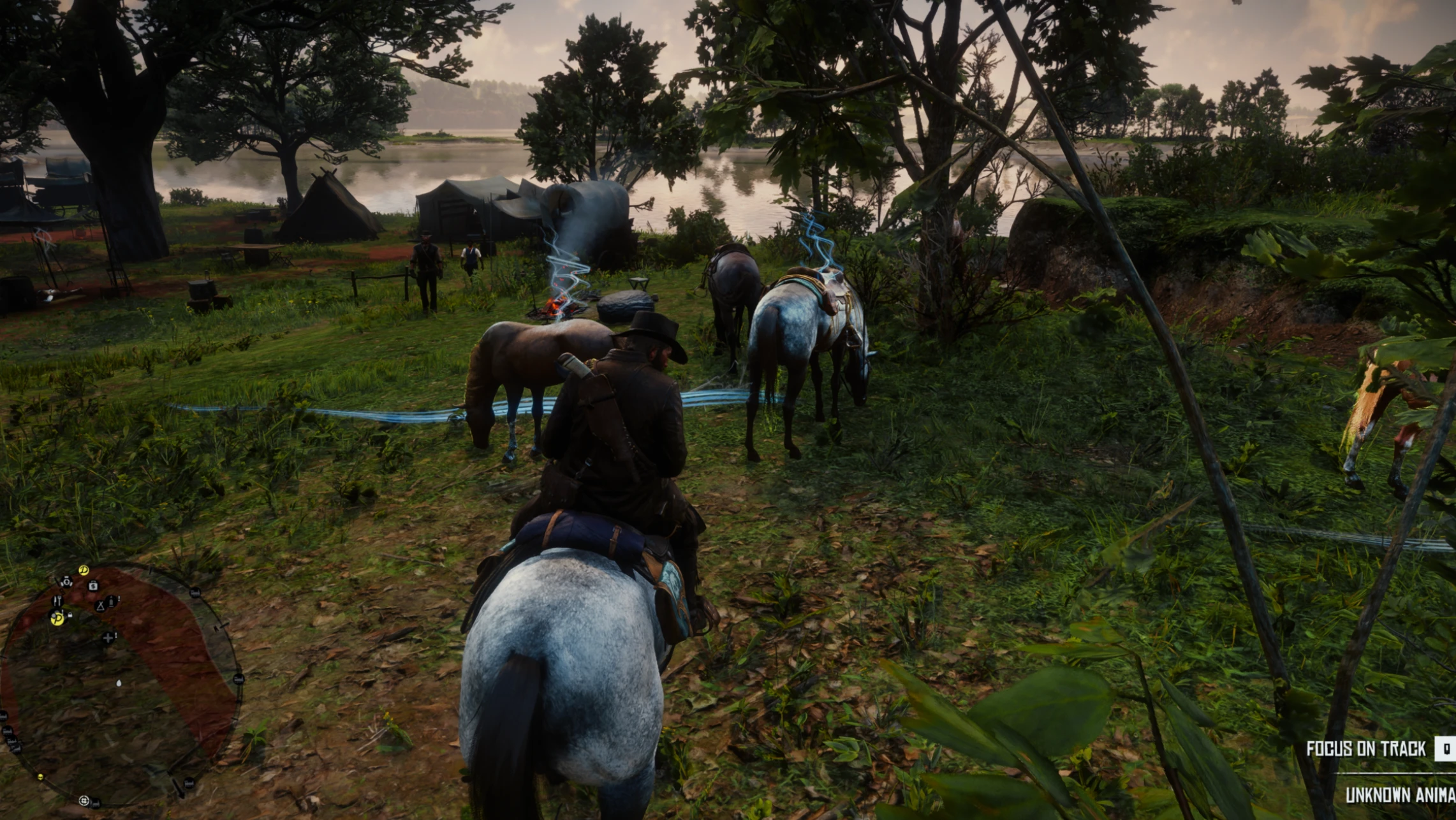Click the water droplet marker near the minimap center
Image resolution: width=1456 pixels, height=820 pixels.
[119, 683]
